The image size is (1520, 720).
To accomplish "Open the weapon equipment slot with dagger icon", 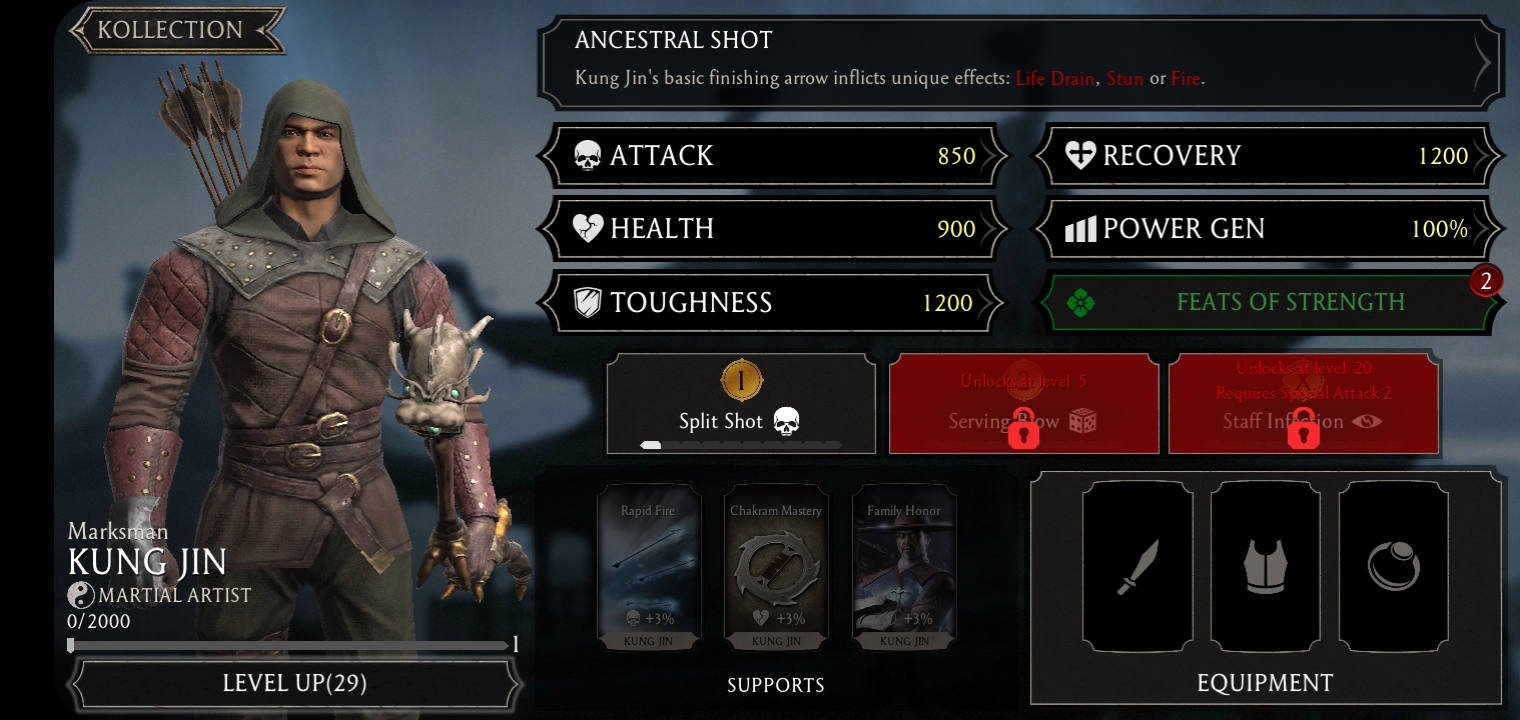I will pos(1137,565).
